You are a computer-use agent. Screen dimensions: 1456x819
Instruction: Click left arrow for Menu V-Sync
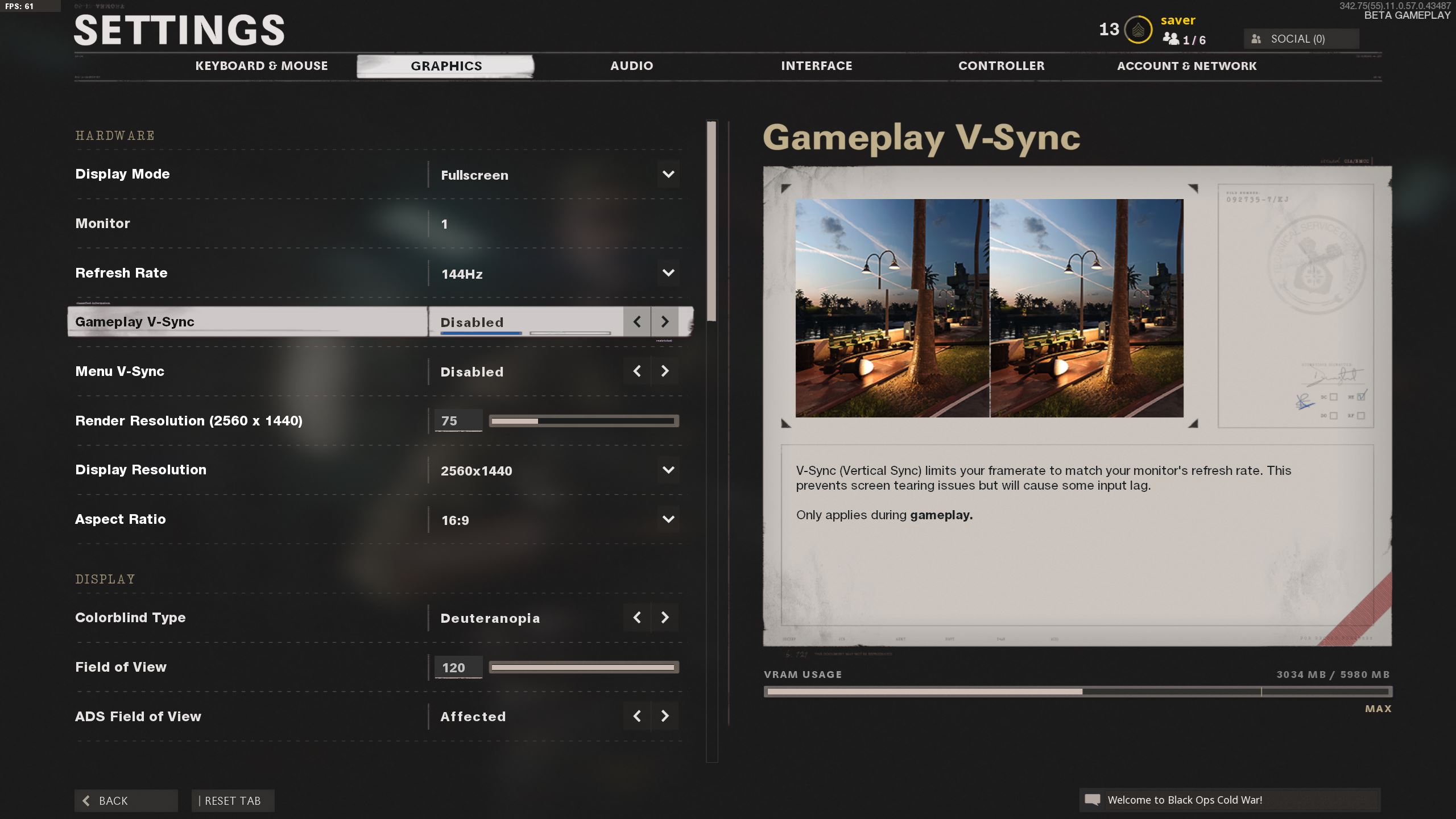click(637, 371)
